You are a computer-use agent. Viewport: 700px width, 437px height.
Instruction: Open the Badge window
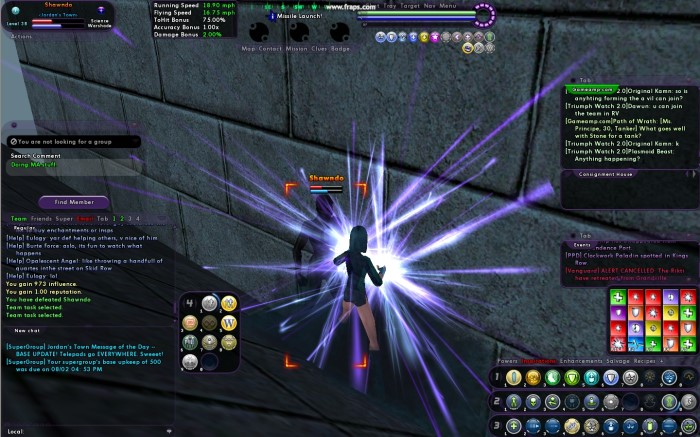340,48
